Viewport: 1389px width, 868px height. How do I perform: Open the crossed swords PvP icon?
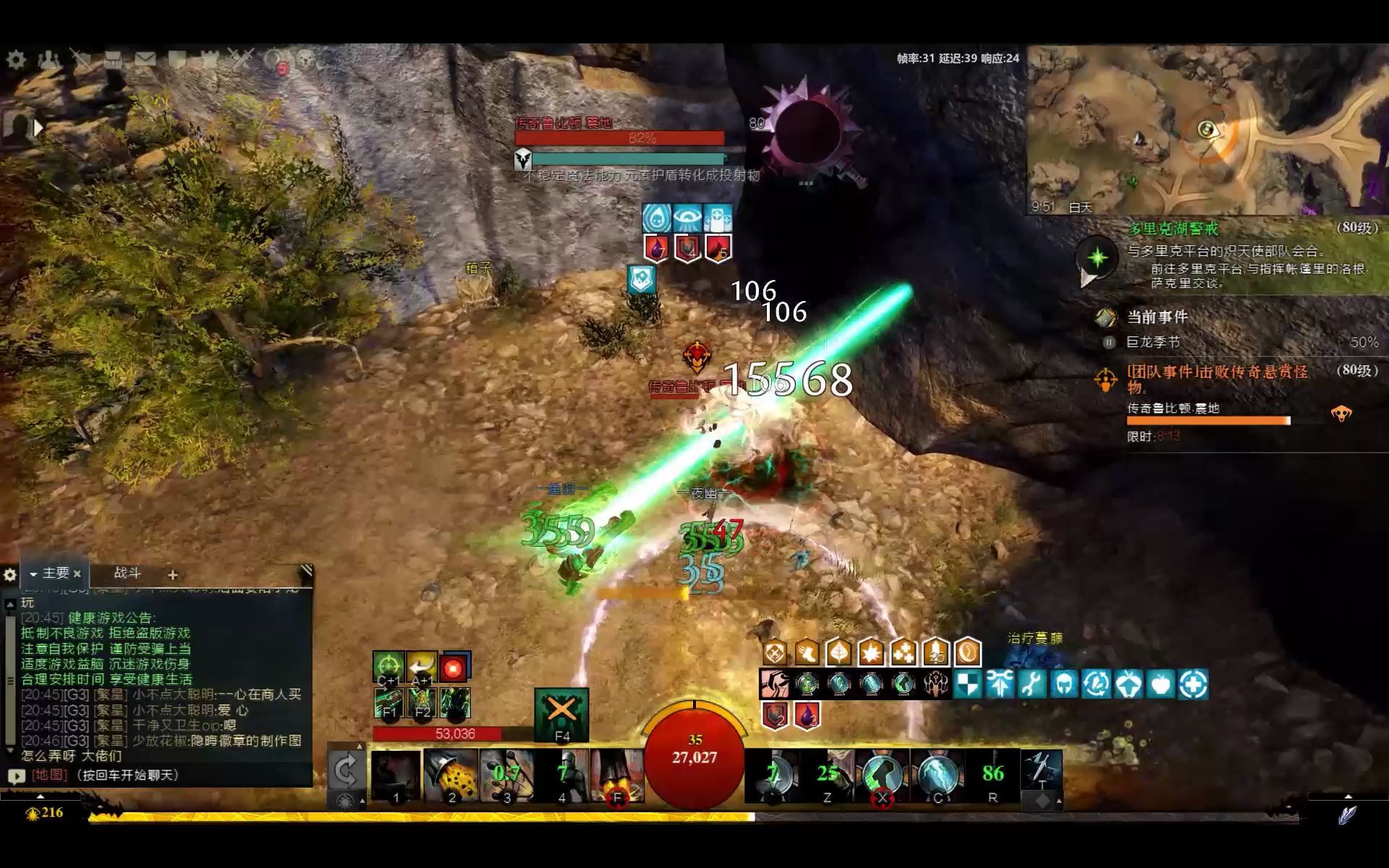click(x=241, y=58)
